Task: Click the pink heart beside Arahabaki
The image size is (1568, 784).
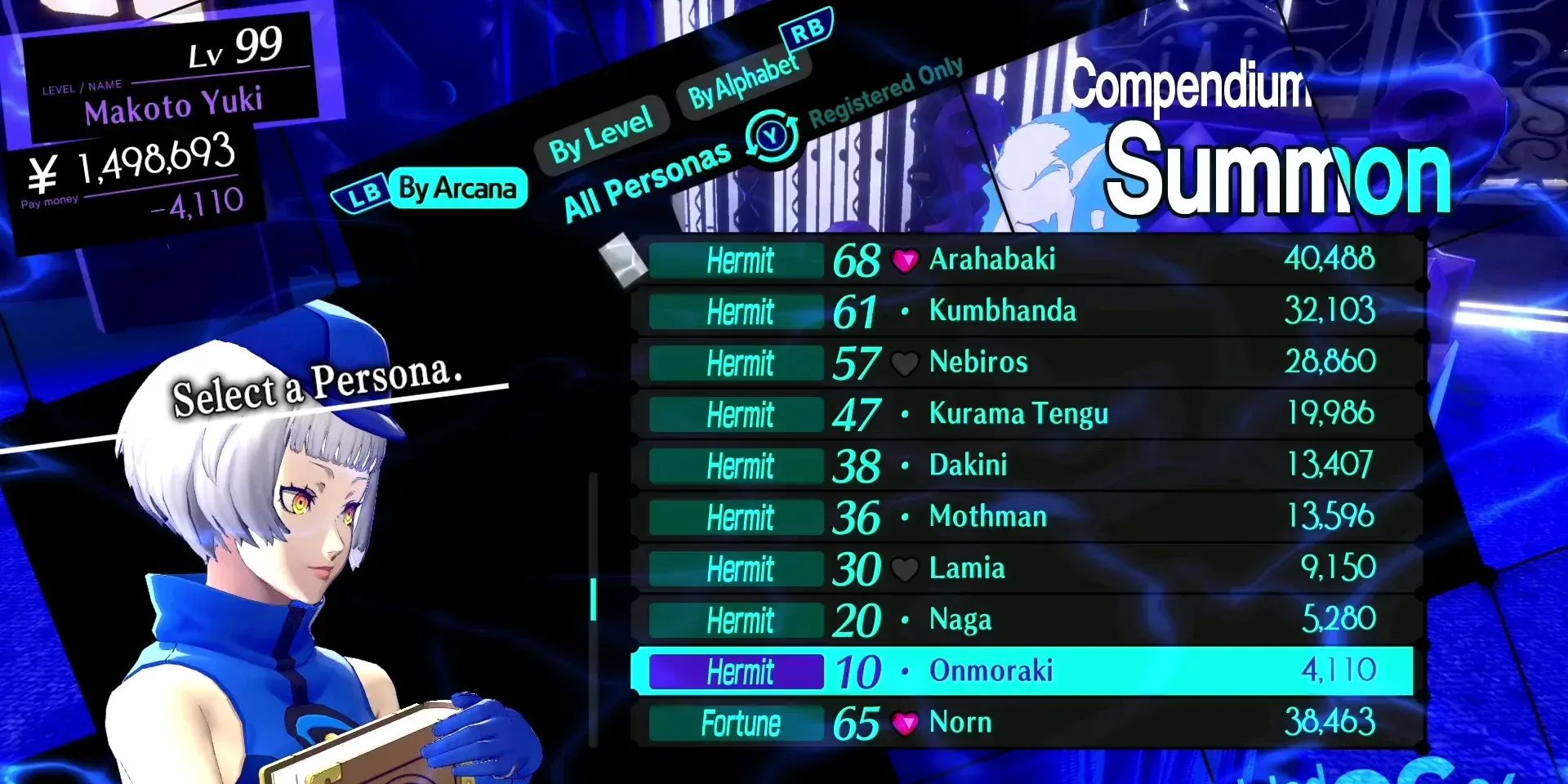Action: point(905,261)
